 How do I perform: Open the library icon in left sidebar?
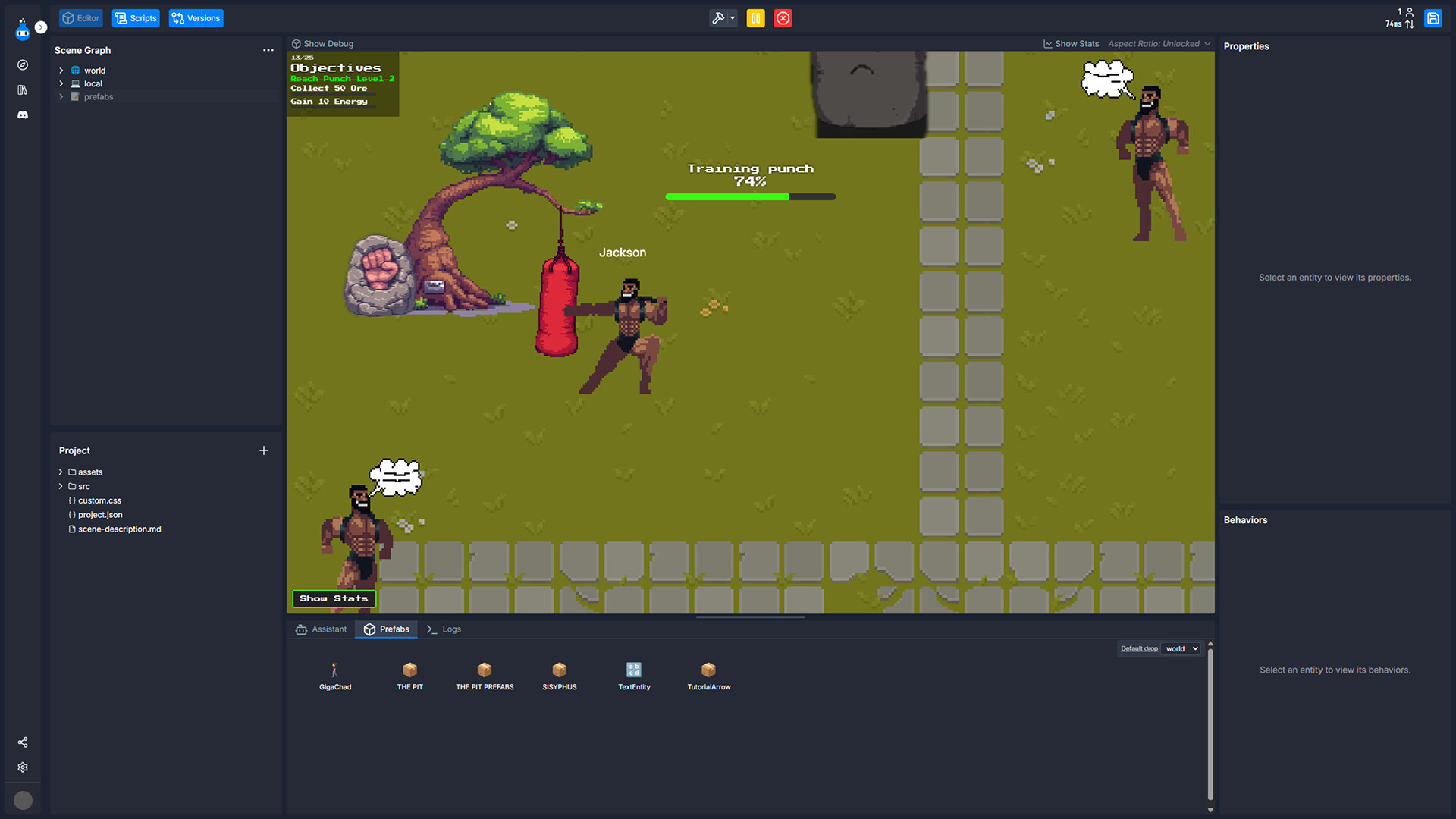[23, 89]
